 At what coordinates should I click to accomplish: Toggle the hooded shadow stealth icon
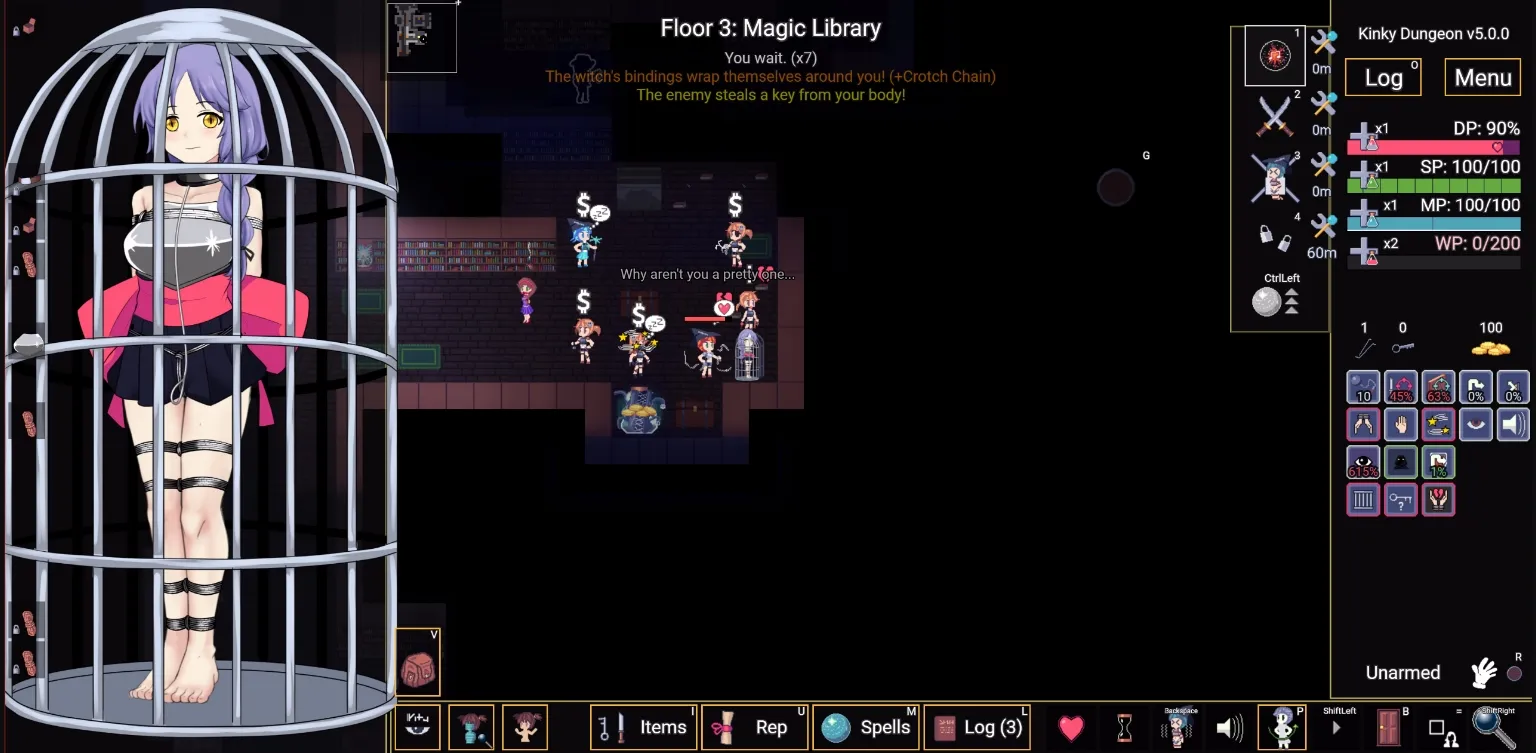tap(1400, 461)
